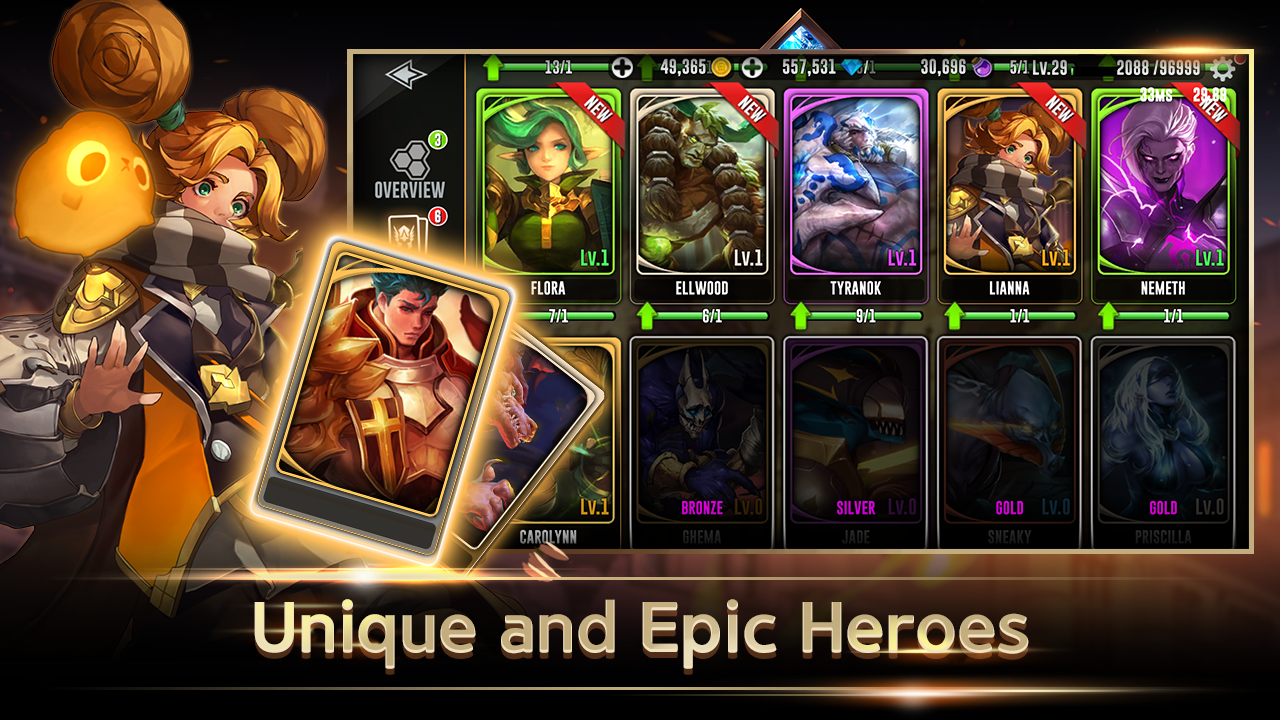This screenshot has width=1280, height=720.
Task: Select the Flora hero card
Action: (548, 180)
